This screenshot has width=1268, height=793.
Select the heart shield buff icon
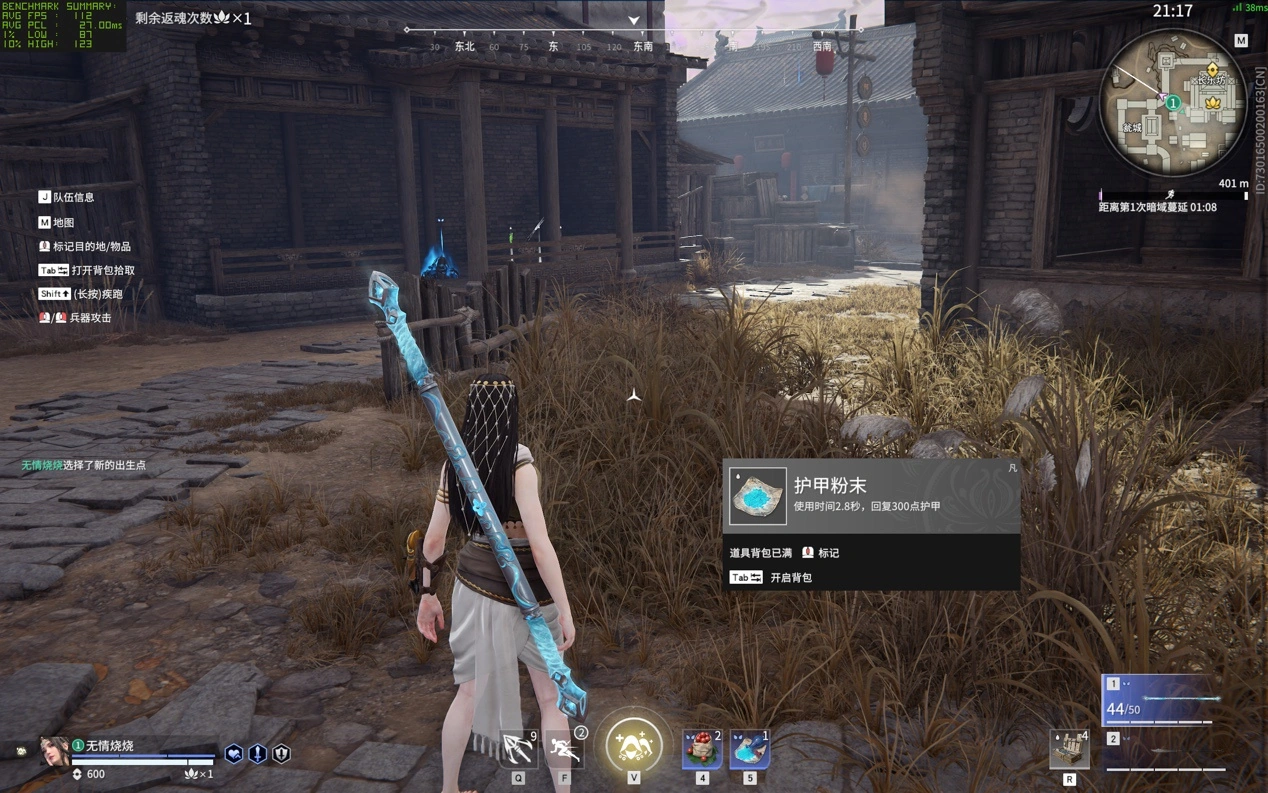[234, 754]
